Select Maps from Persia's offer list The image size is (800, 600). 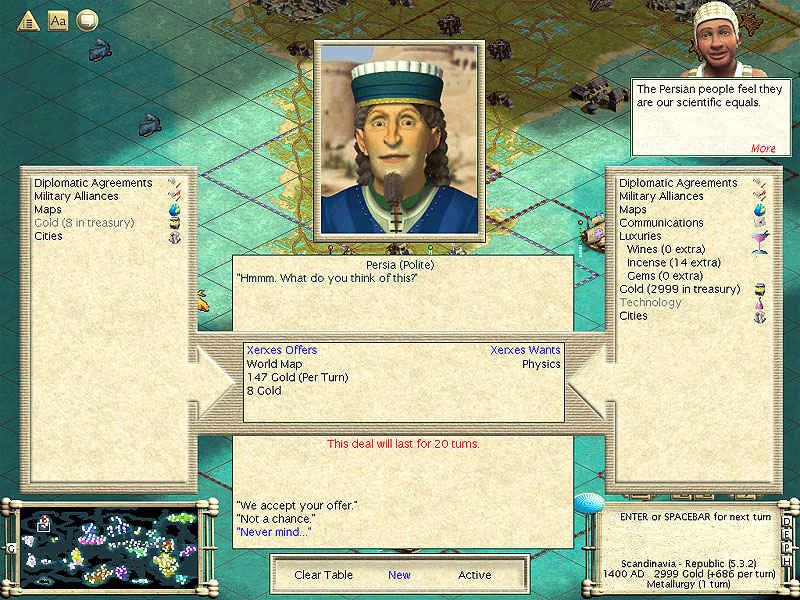click(48, 210)
